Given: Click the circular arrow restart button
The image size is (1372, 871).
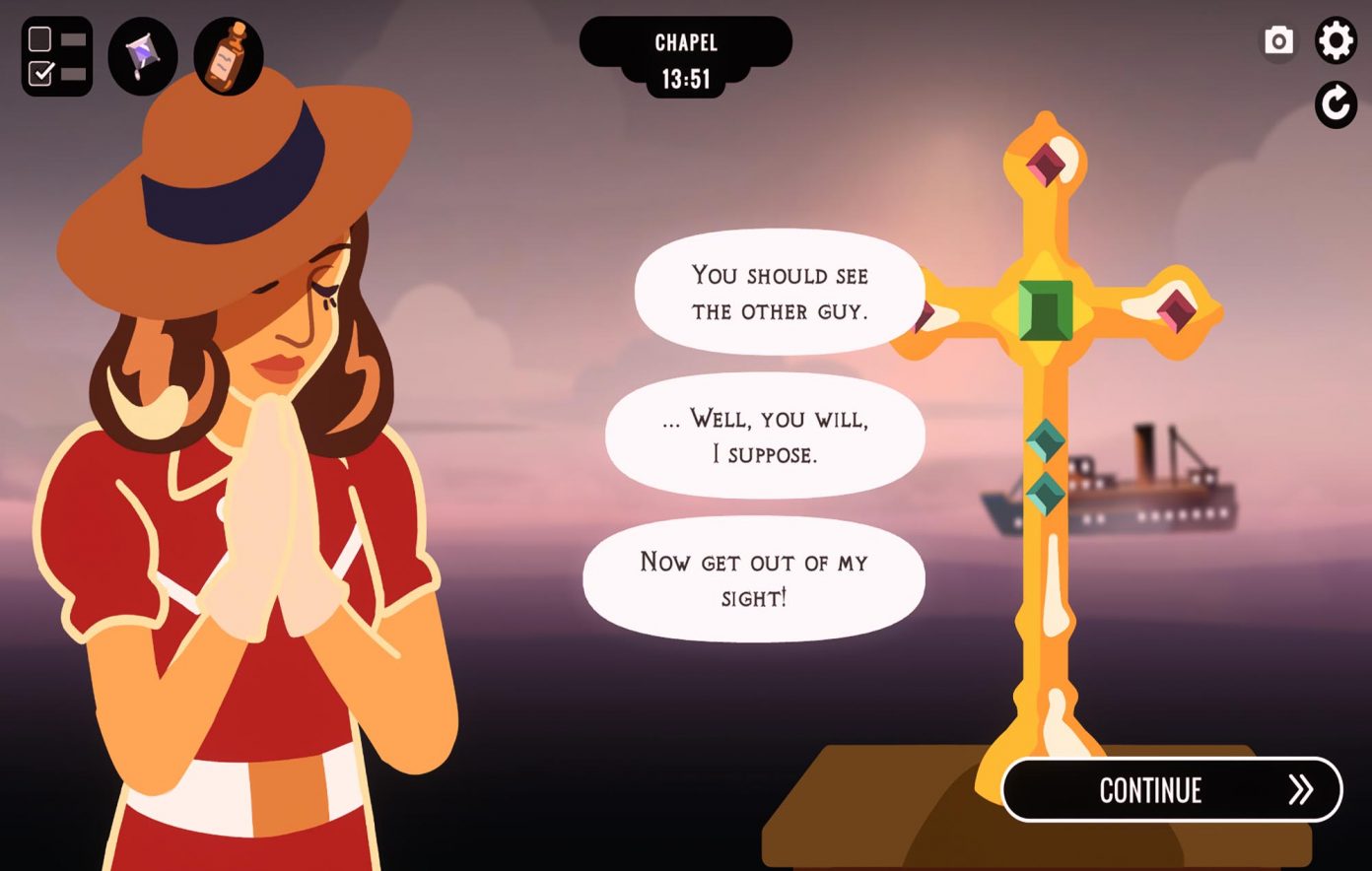Looking at the screenshot, I should point(1336,104).
